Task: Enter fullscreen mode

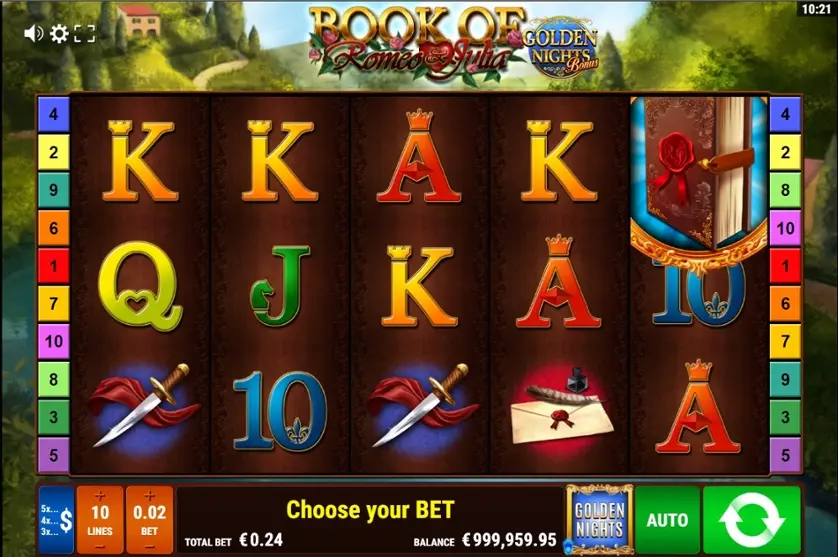Action: coord(85,34)
